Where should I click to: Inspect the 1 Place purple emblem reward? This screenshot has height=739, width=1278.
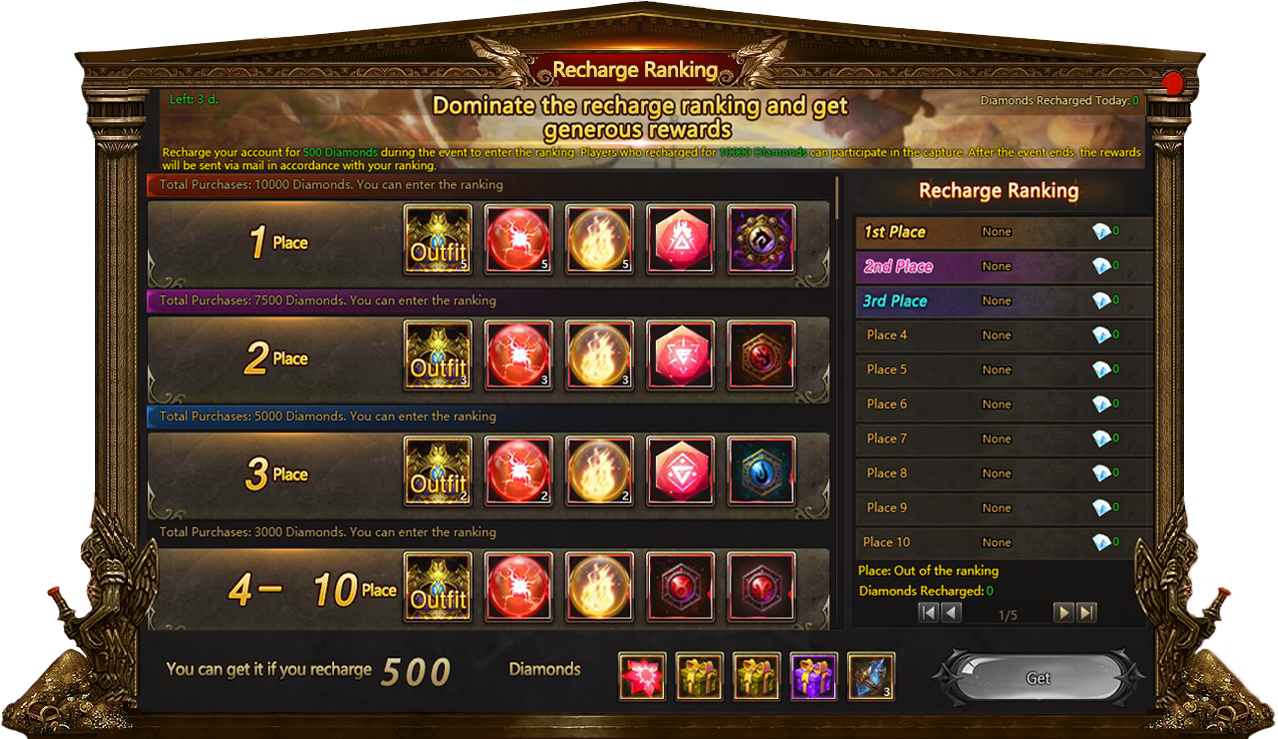[761, 239]
